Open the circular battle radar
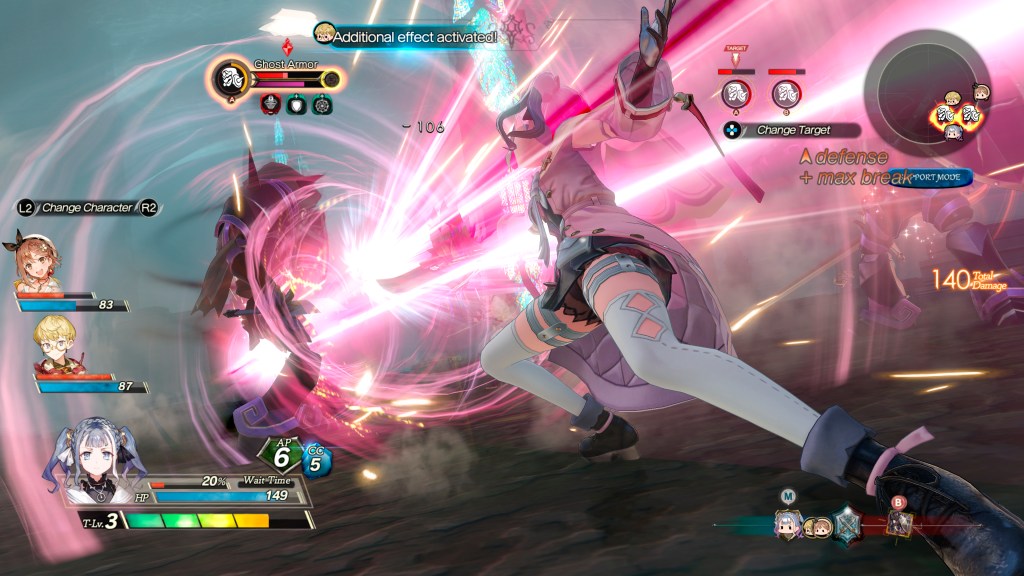Screen dimensions: 1024x576 pos(926,92)
